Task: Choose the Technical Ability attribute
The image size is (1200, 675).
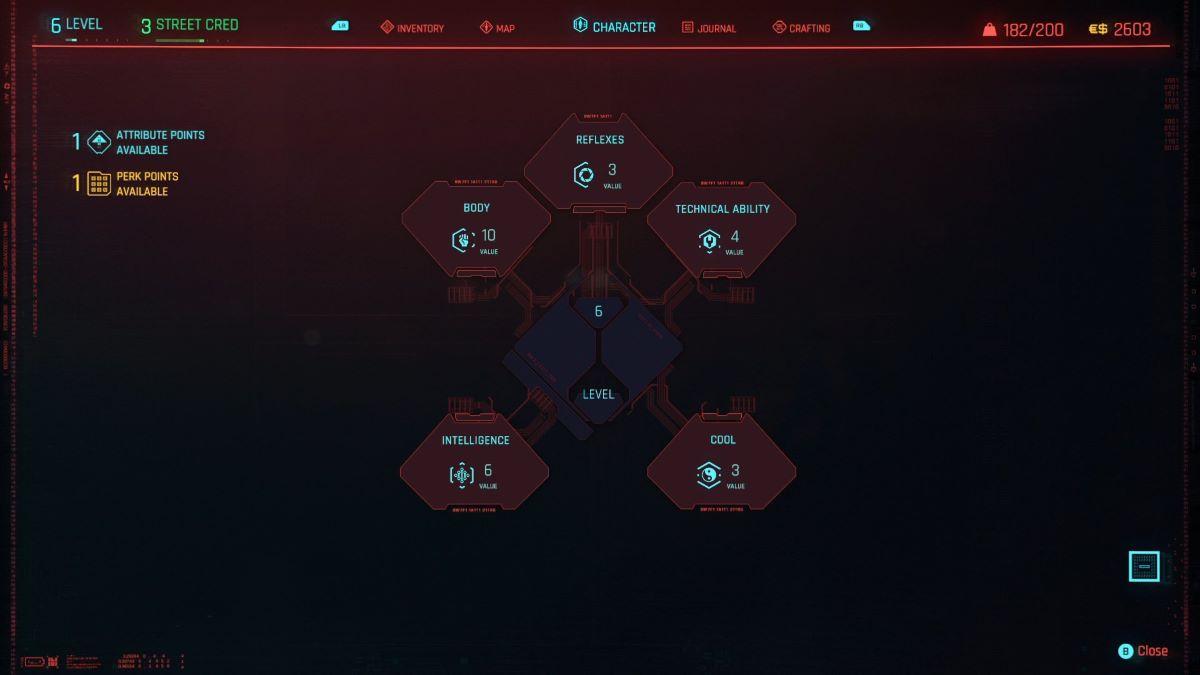Action: (722, 229)
